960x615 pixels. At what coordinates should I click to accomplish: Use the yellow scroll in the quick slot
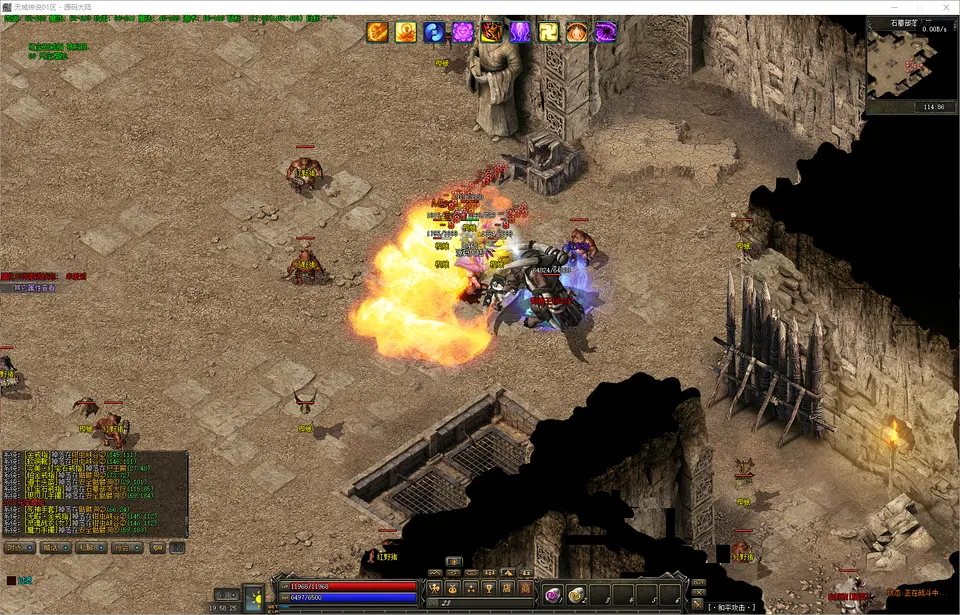click(577, 593)
